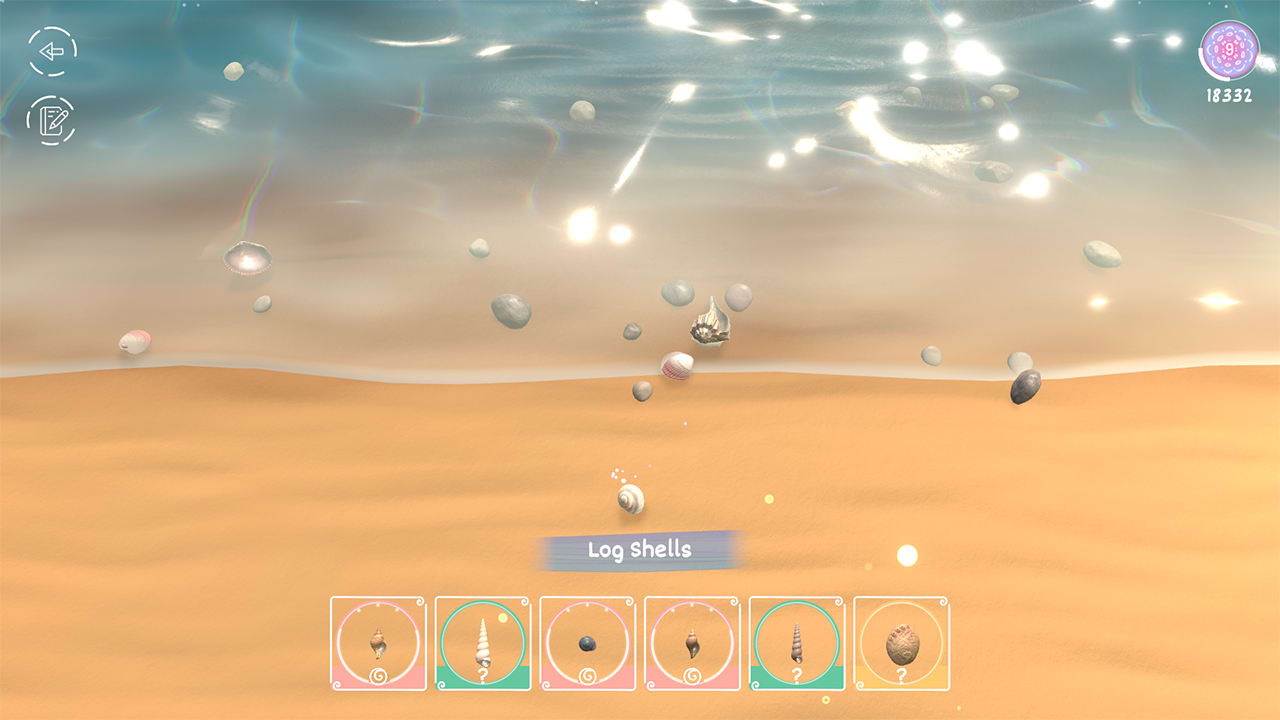Screen dimensions: 1280x720
Task: Select the spiral icon under the black pebble card
Action: (586, 676)
